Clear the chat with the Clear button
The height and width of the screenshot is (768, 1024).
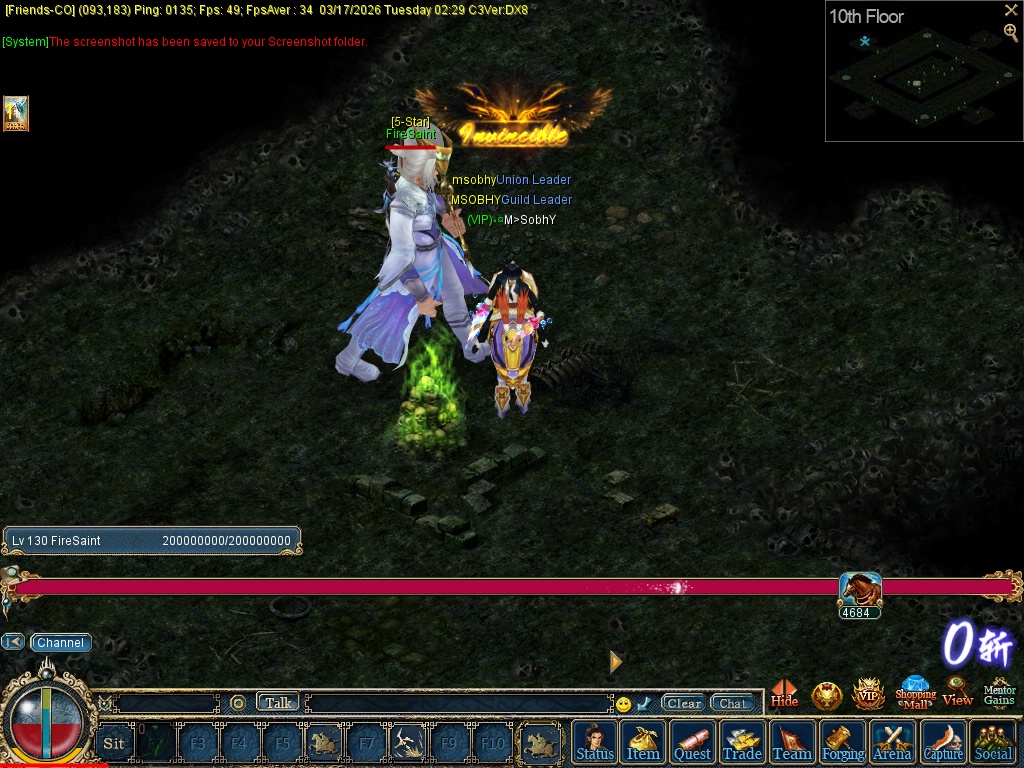click(684, 703)
